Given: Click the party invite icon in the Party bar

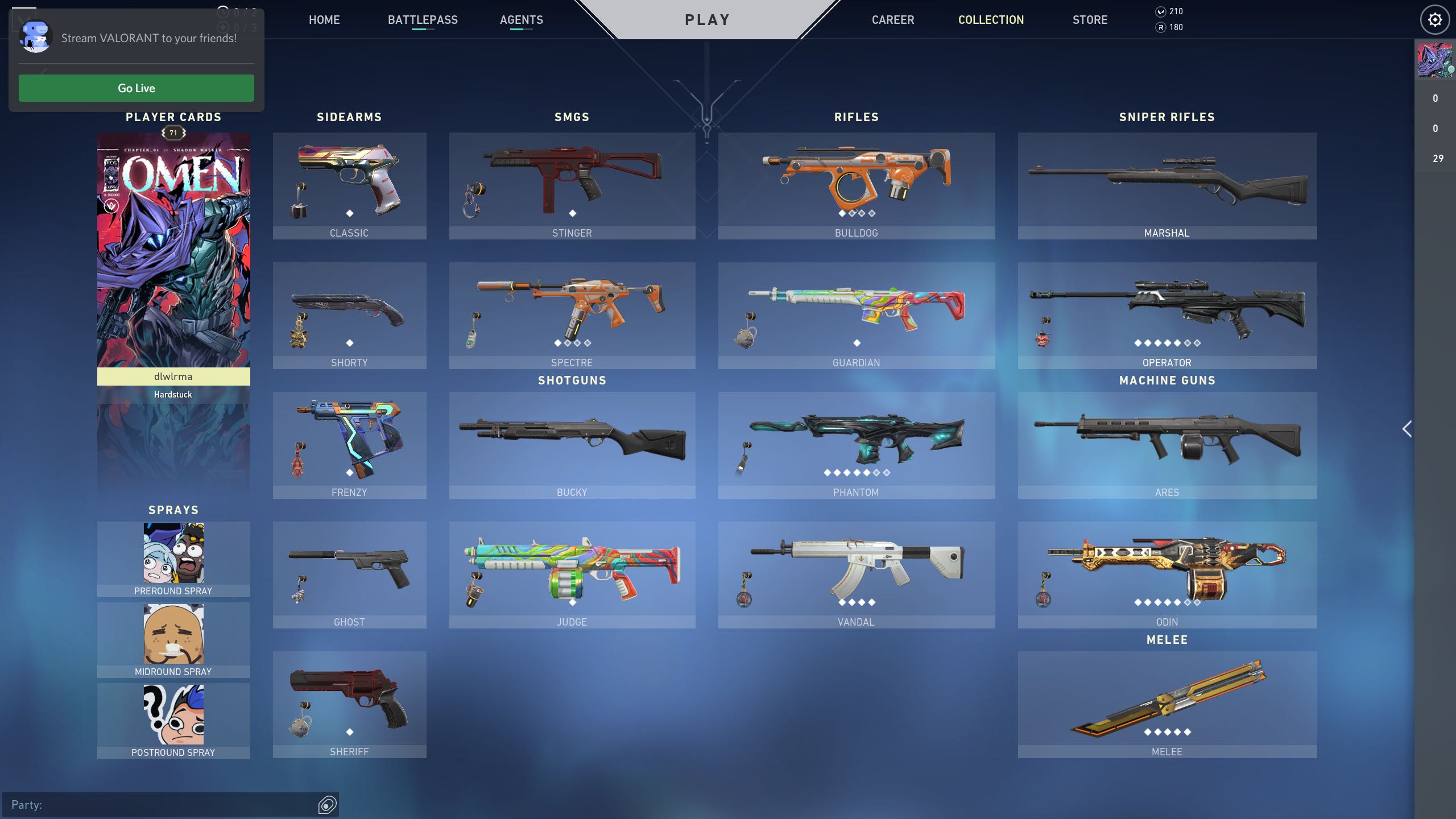Looking at the screenshot, I should point(326,805).
